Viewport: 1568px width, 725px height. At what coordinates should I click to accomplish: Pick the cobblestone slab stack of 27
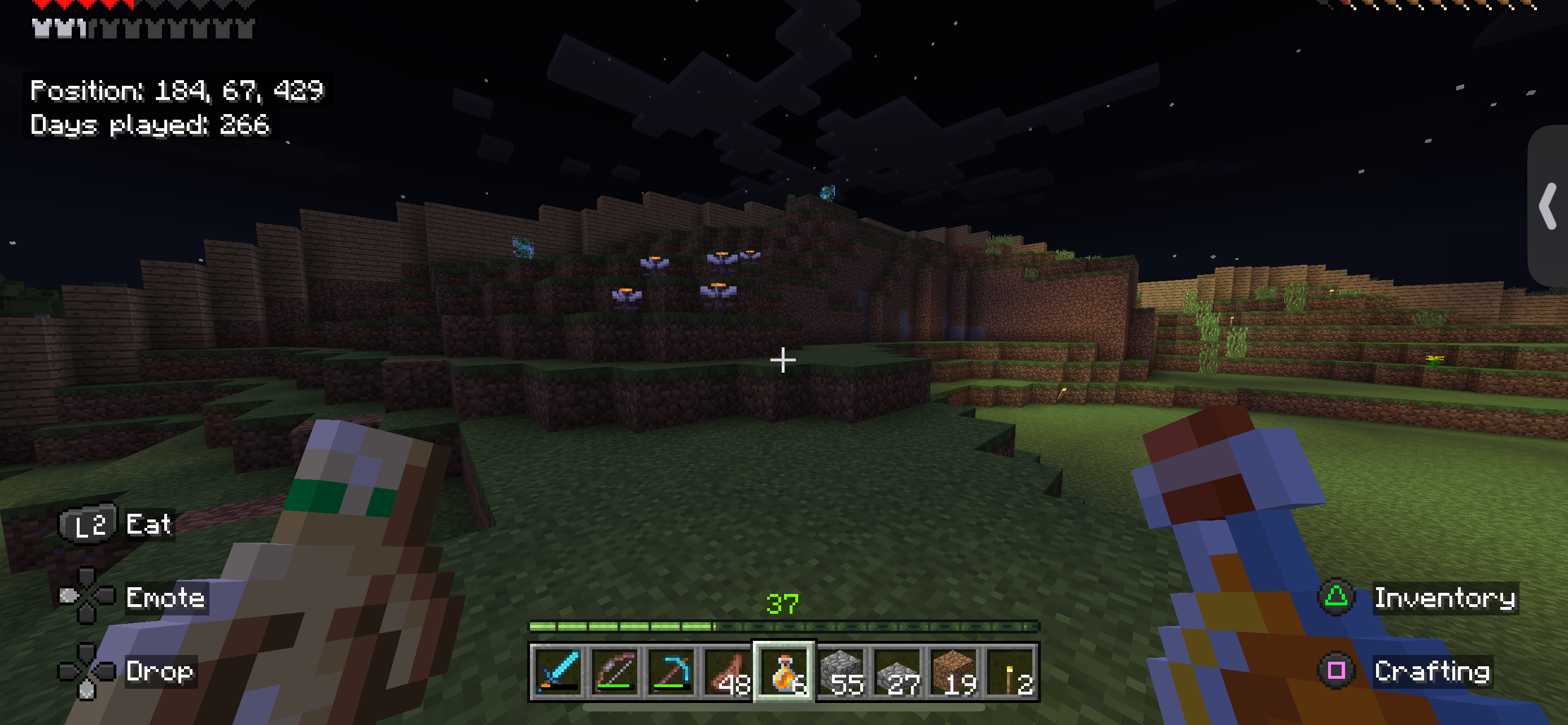[898, 671]
